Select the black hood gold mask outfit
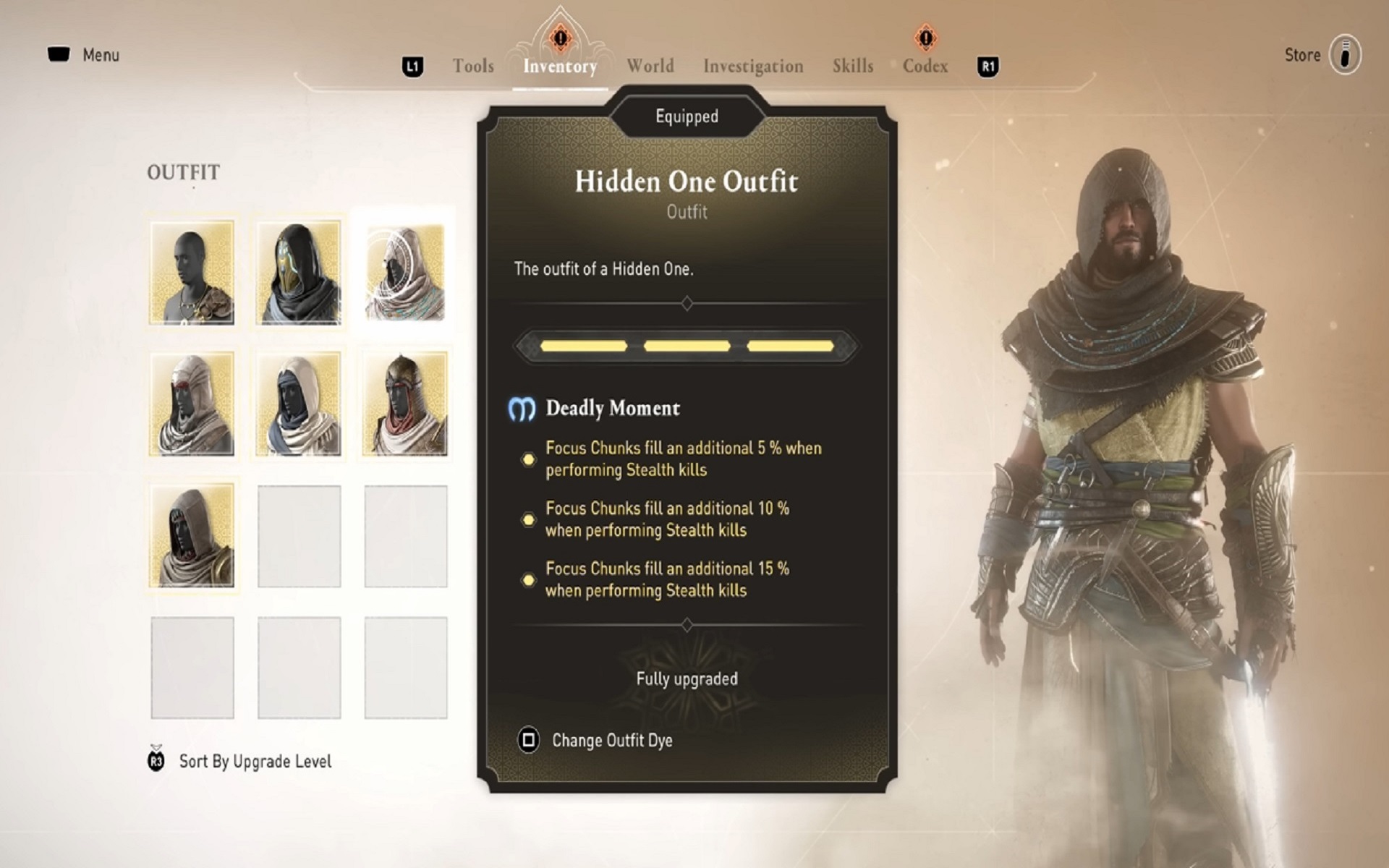Viewport: 1389px width, 868px height. point(299,273)
